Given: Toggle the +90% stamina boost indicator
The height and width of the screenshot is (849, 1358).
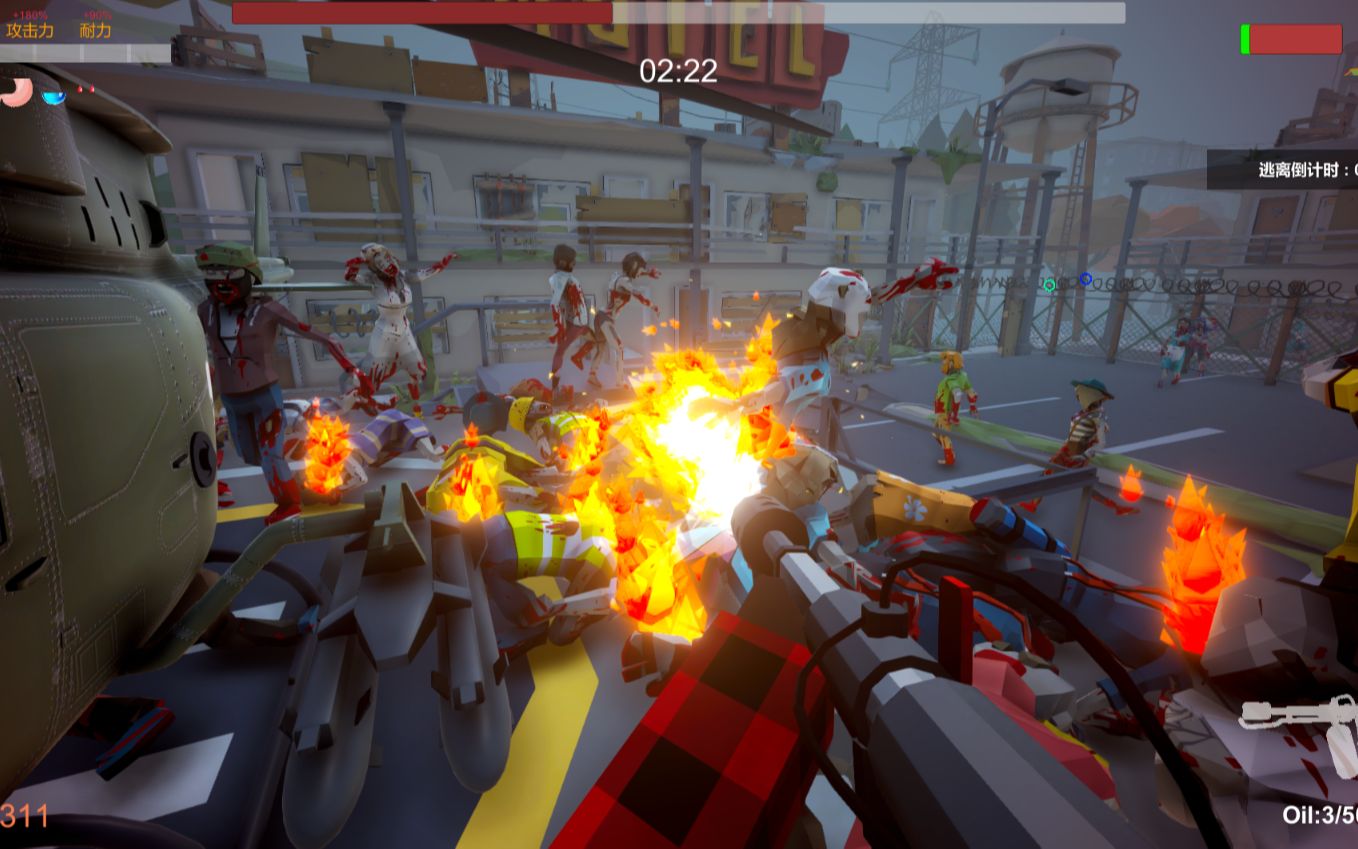Looking at the screenshot, I should [97, 16].
